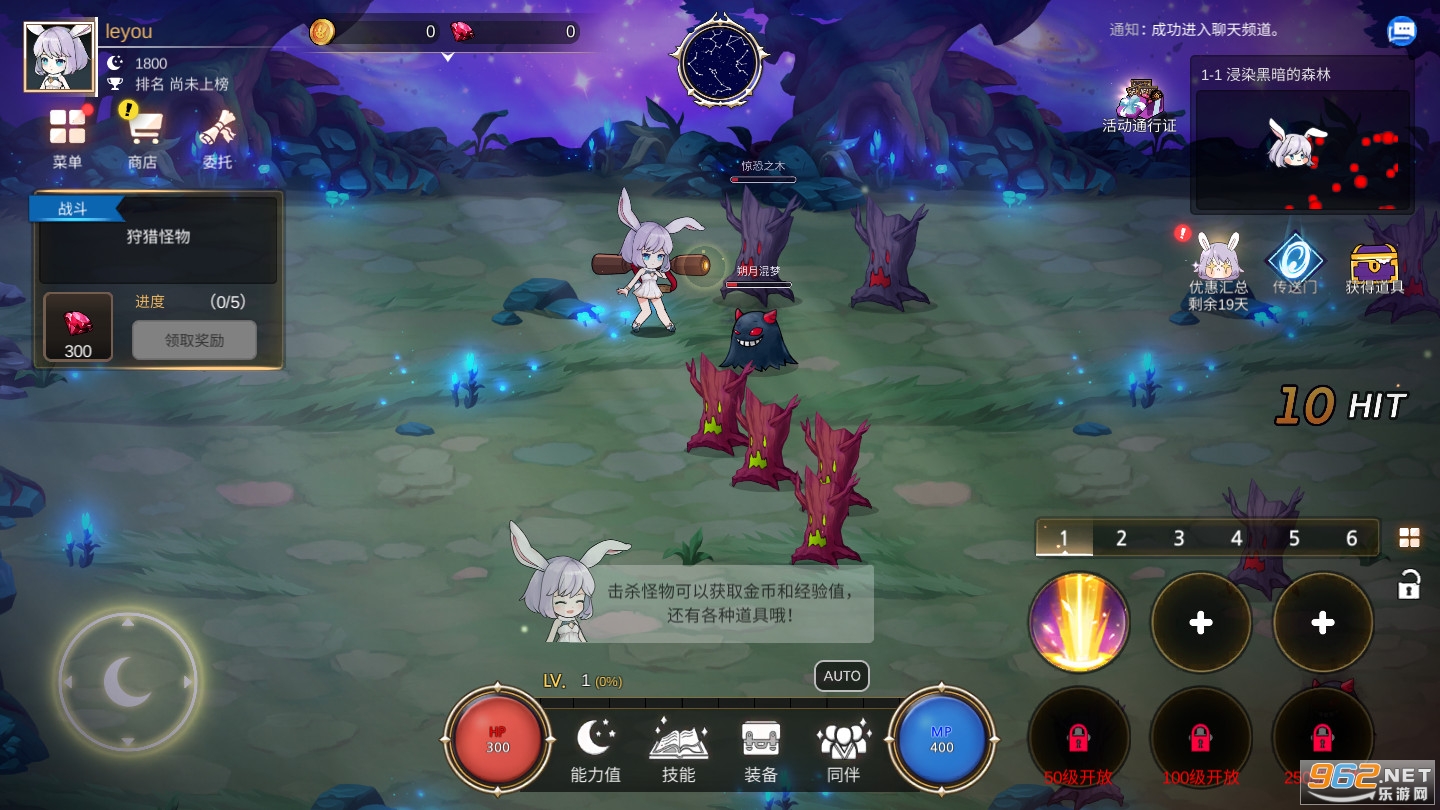Click the skill bar lock toggle

tap(1409, 584)
